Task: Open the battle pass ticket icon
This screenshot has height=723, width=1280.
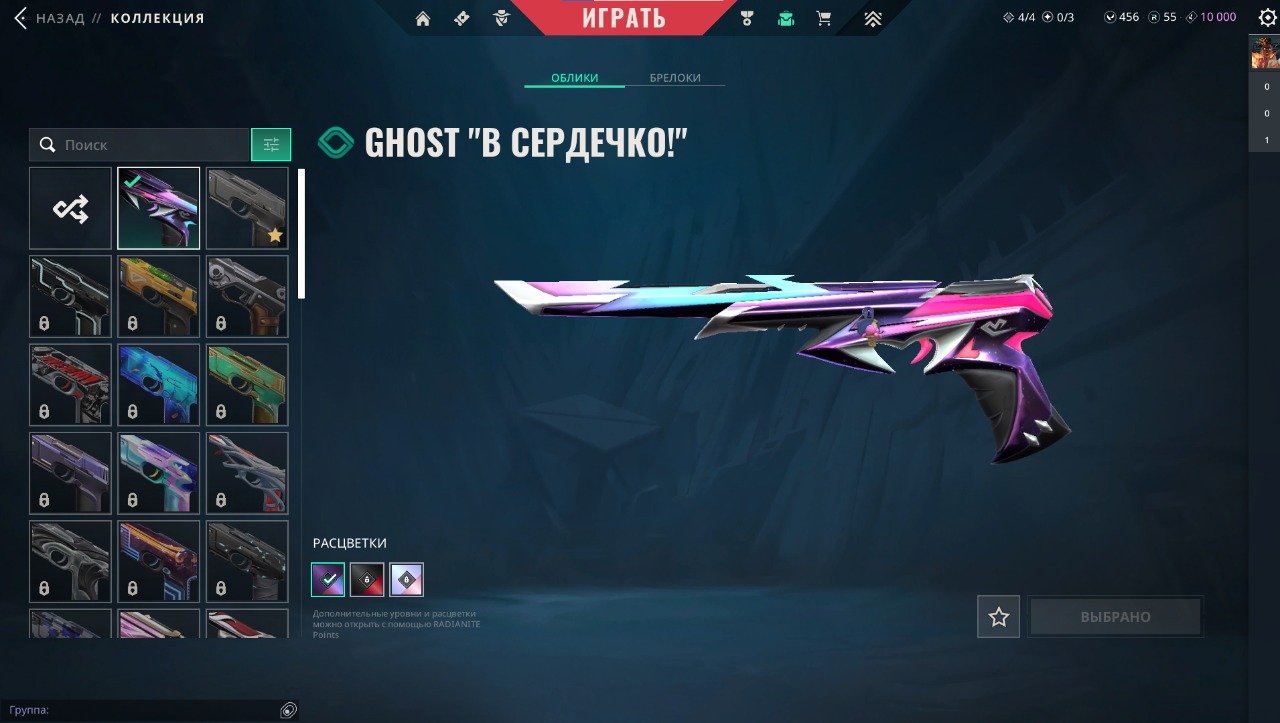Action: [461, 18]
